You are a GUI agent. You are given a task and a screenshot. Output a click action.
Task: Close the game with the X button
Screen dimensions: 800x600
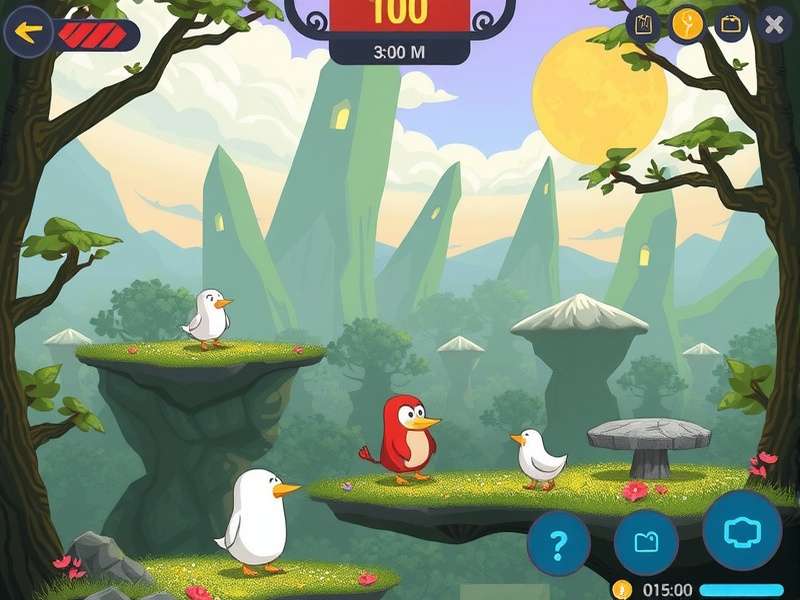[x=773, y=25]
